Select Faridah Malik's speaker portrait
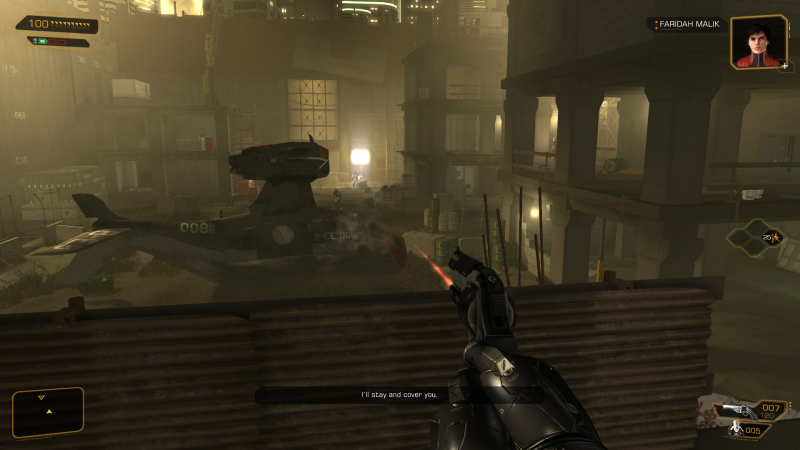 [x=759, y=42]
